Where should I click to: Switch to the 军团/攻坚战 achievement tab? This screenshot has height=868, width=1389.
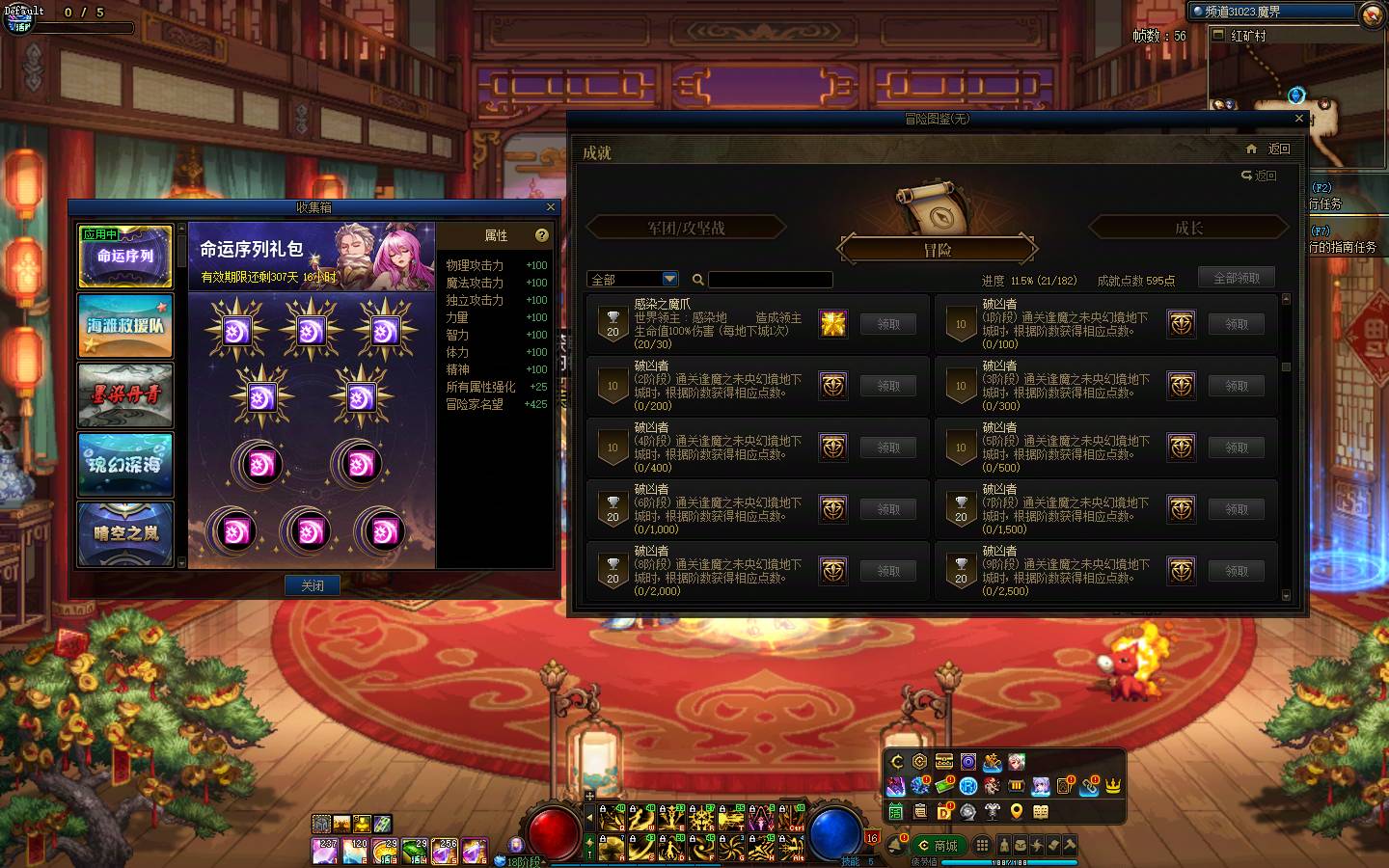click(x=686, y=228)
